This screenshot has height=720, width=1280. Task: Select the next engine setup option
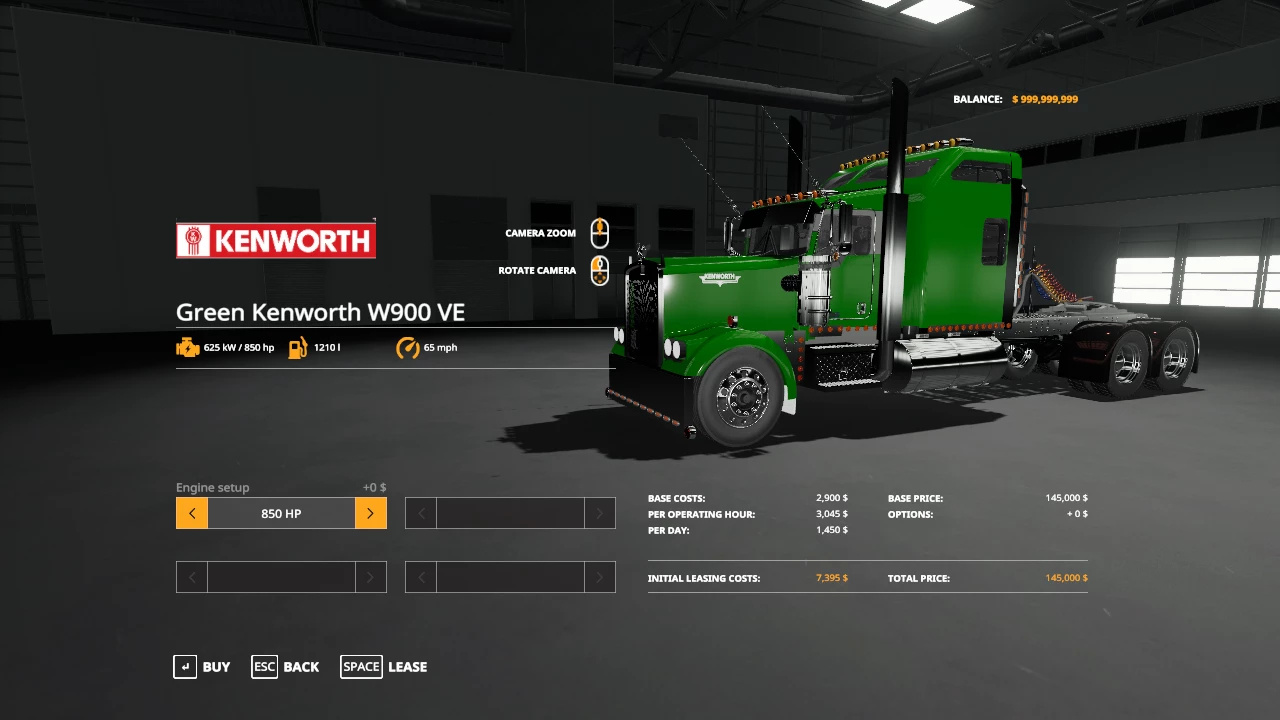click(x=370, y=514)
